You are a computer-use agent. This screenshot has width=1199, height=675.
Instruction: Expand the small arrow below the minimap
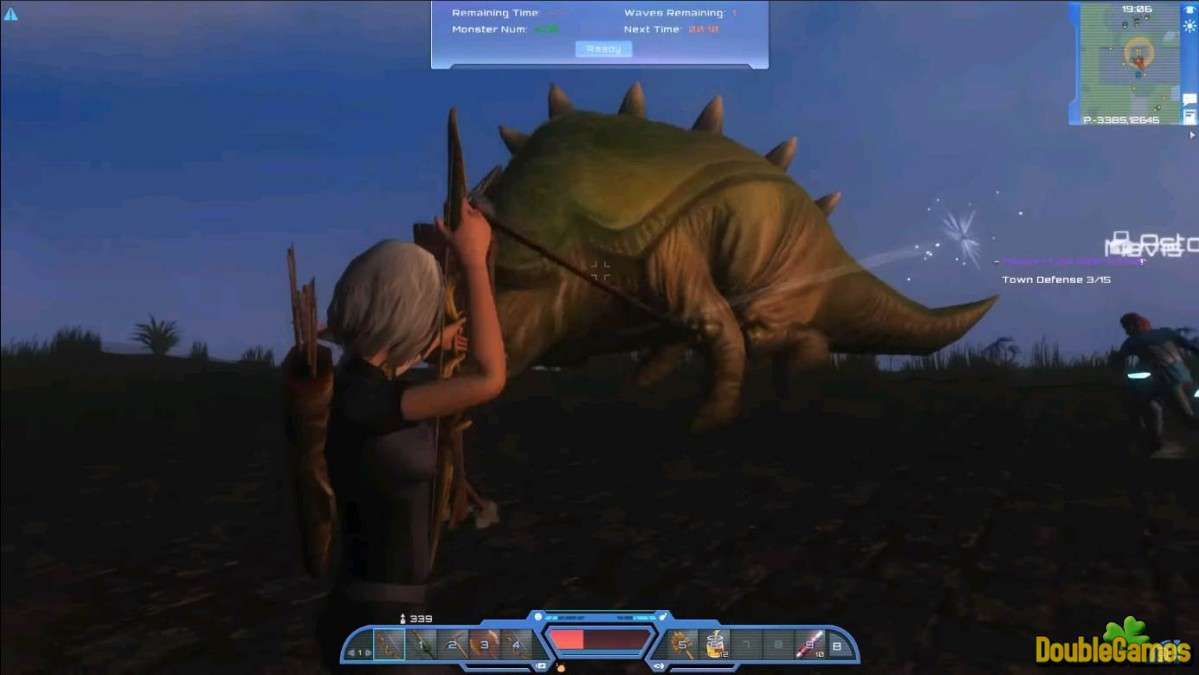tap(1191, 134)
